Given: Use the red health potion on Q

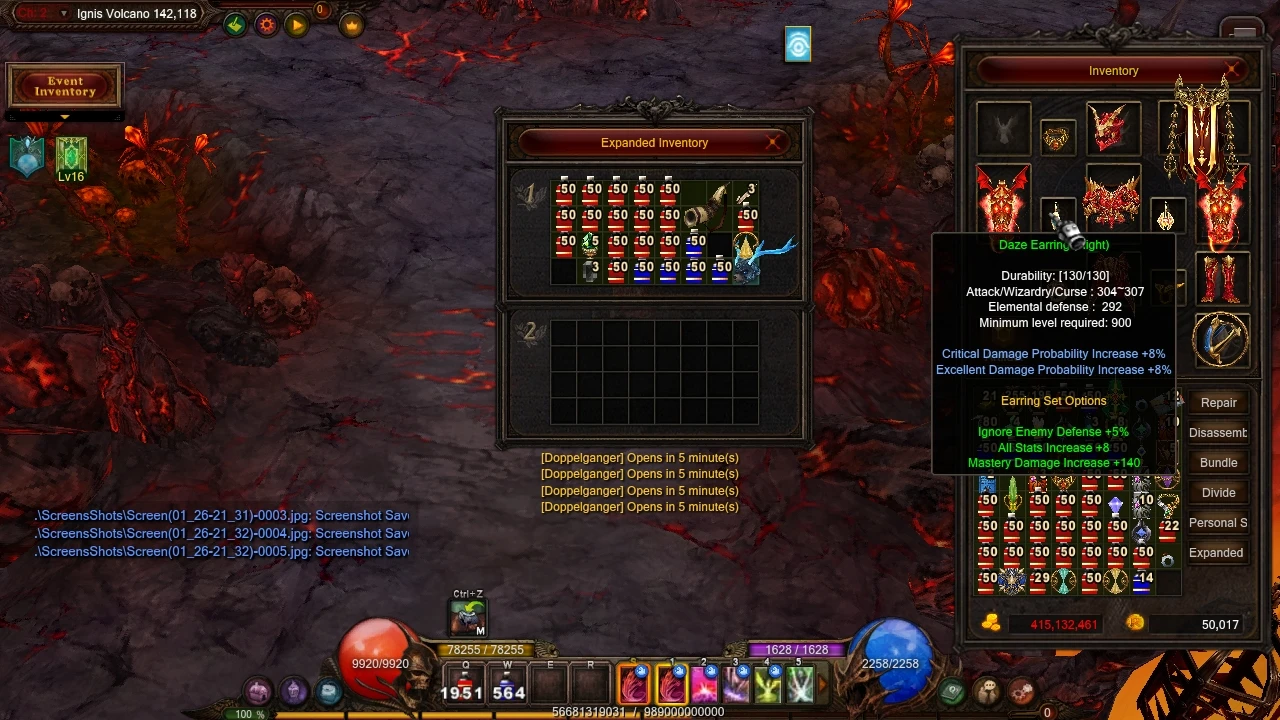Looking at the screenshot, I should 463,686.
